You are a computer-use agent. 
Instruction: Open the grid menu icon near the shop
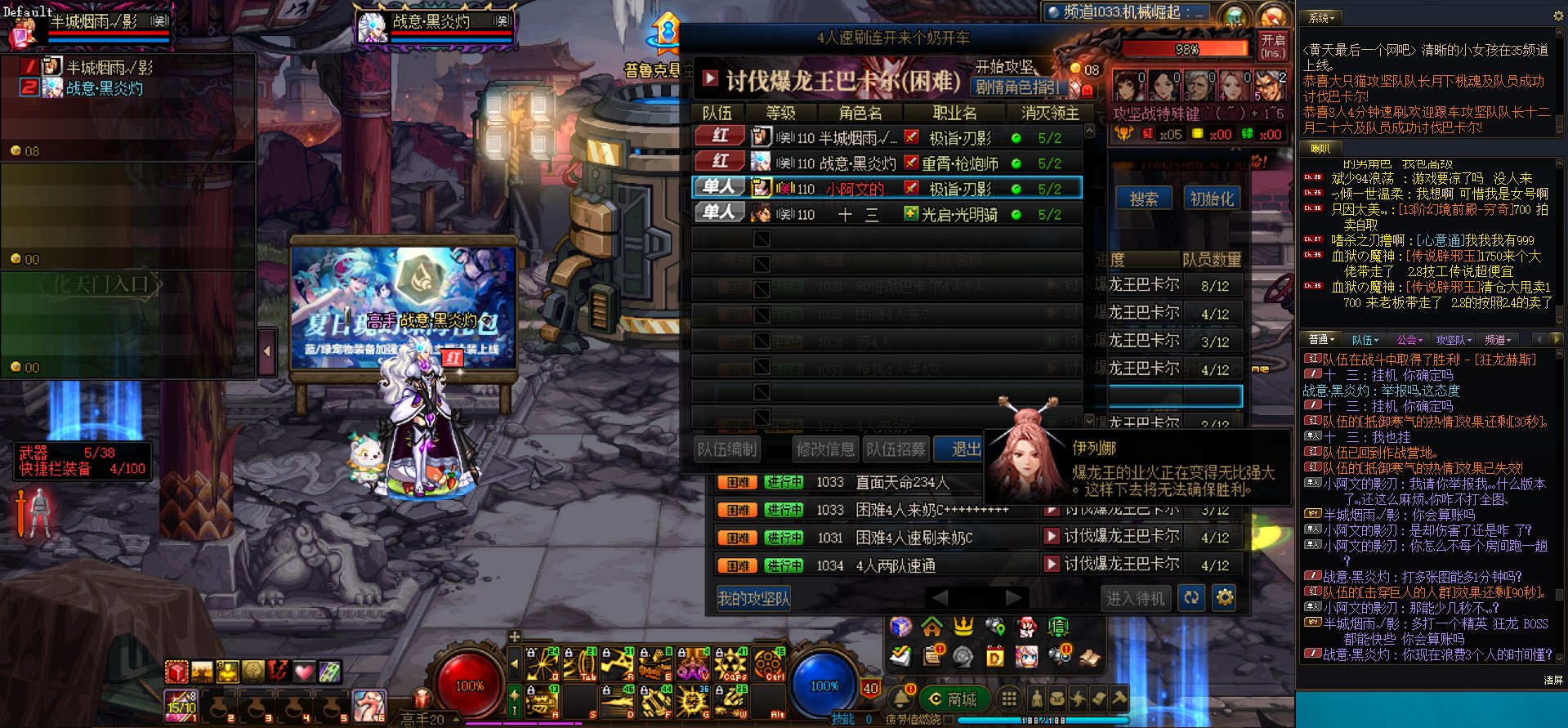click(1010, 700)
